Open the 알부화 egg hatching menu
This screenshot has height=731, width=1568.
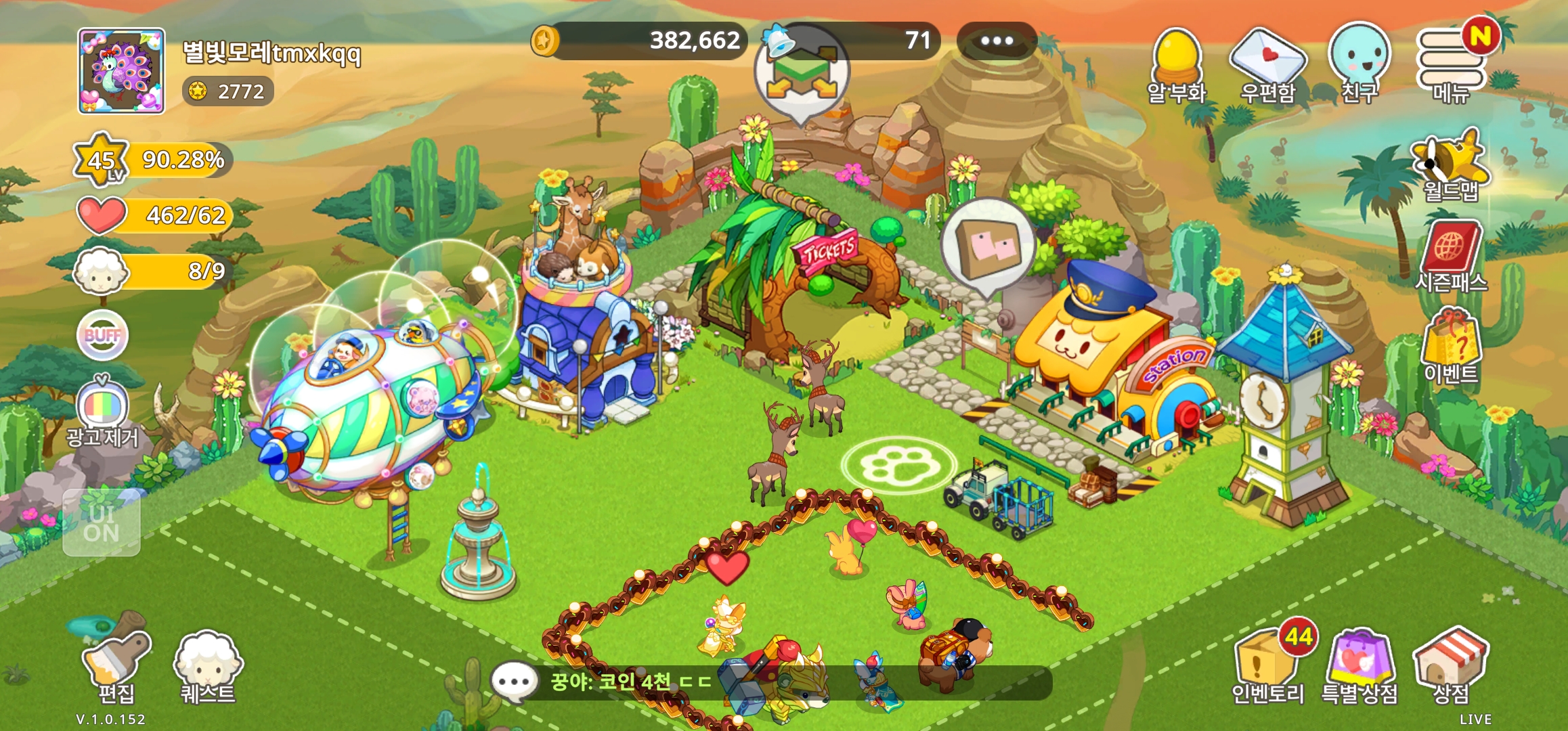[1177, 66]
